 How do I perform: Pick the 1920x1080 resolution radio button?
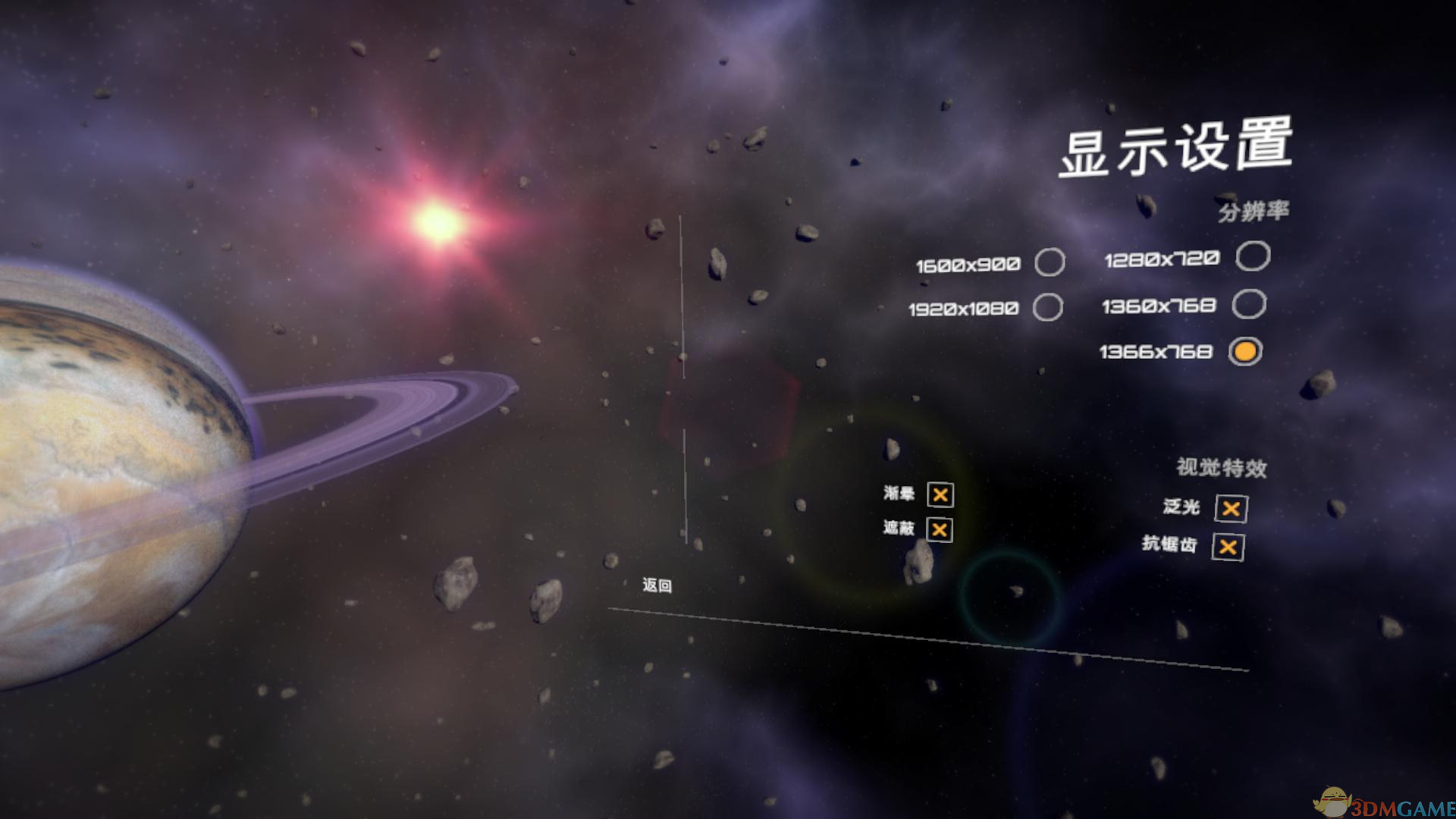coord(1048,307)
